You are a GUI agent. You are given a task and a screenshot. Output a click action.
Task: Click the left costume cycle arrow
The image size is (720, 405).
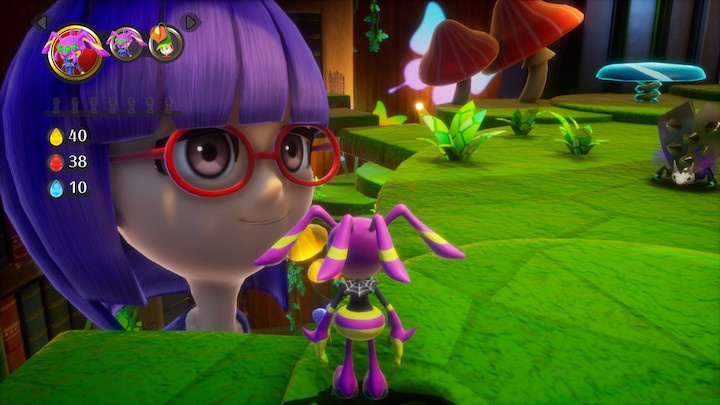tap(41, 21)
